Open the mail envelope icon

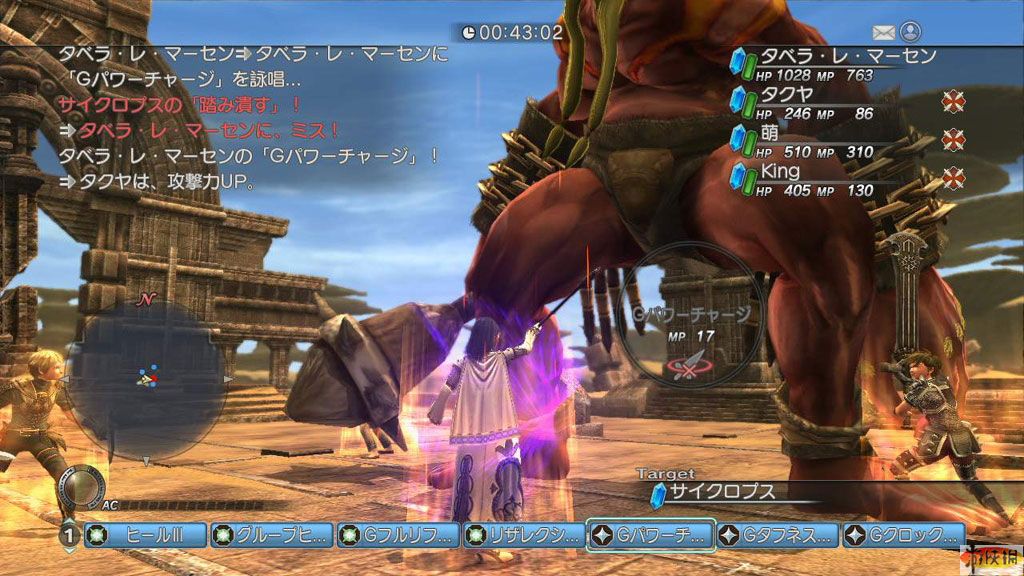point(883,33)
